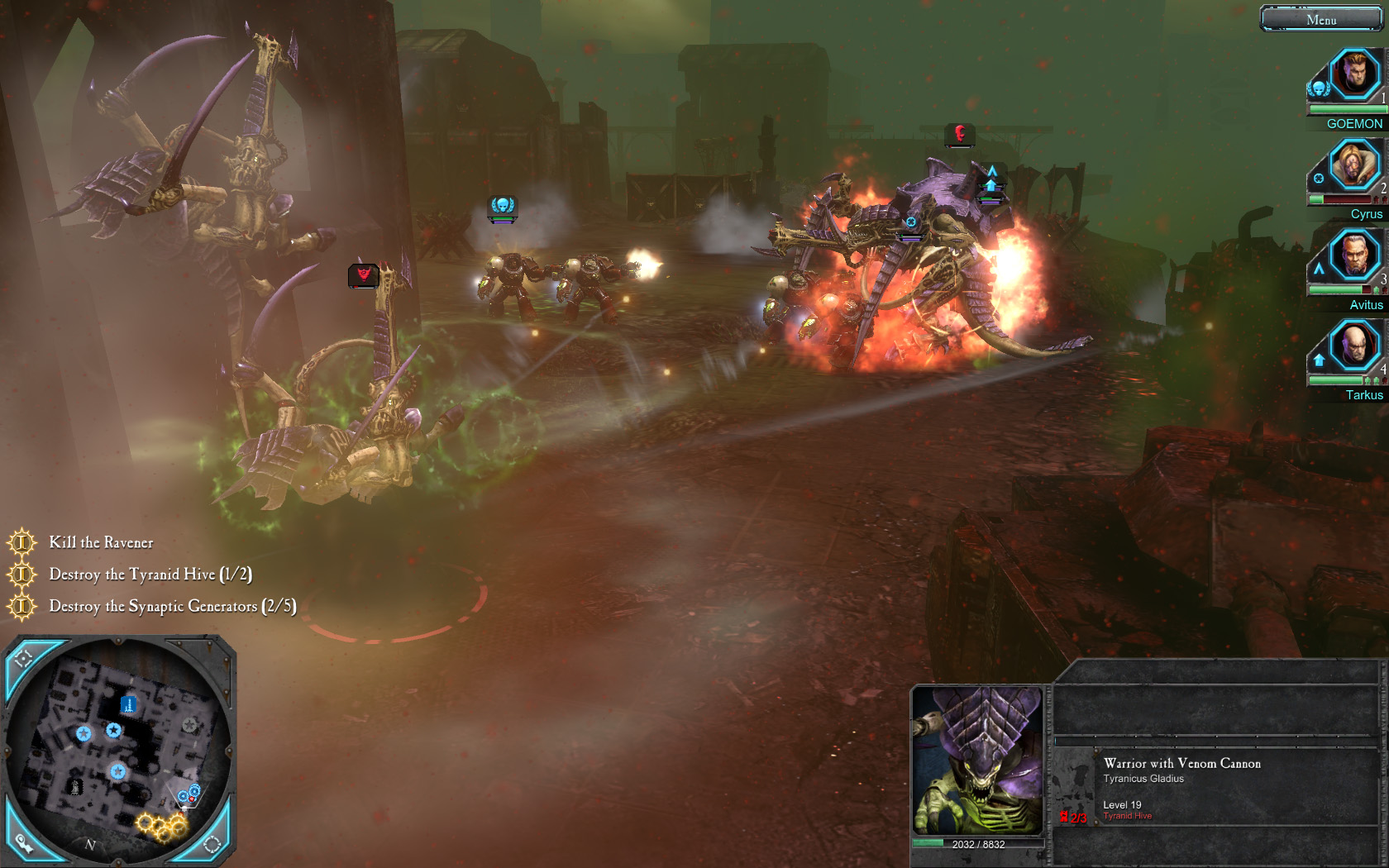Select GOEMON's squad portrait
This screenshot has width=1389, height=868.
point(1354,74)
